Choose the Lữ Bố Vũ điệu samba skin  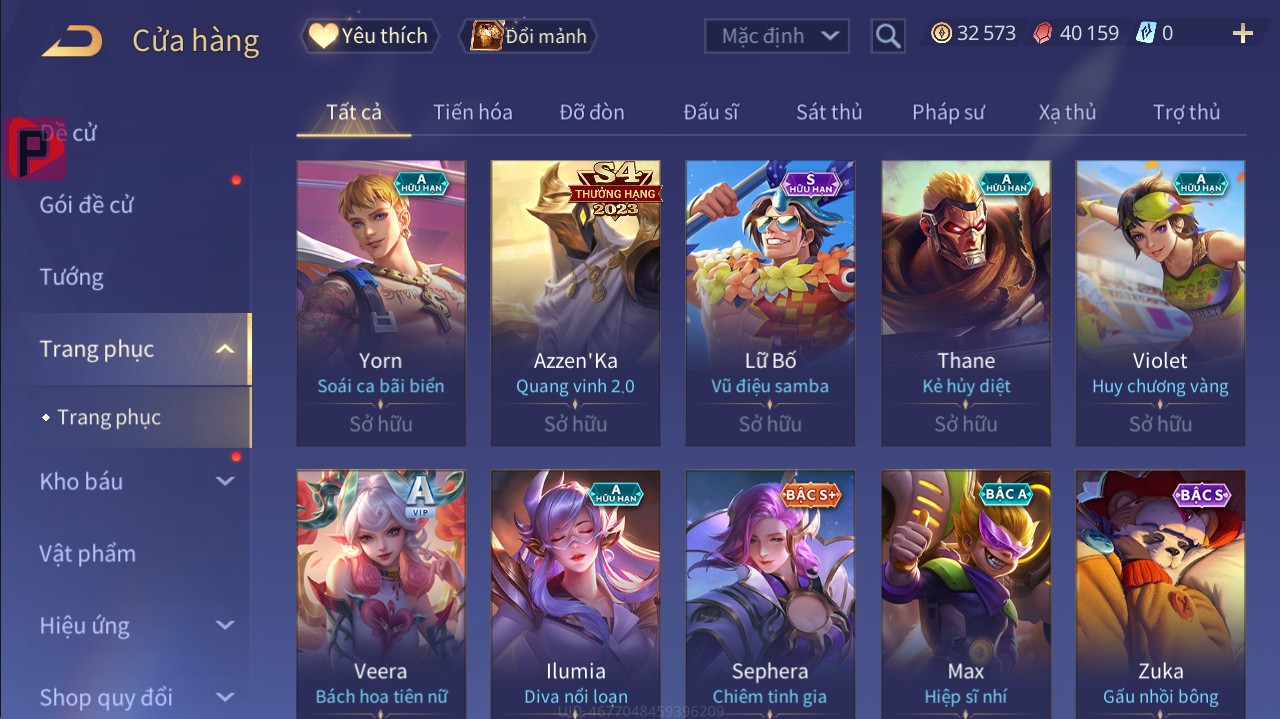(770, 302)
